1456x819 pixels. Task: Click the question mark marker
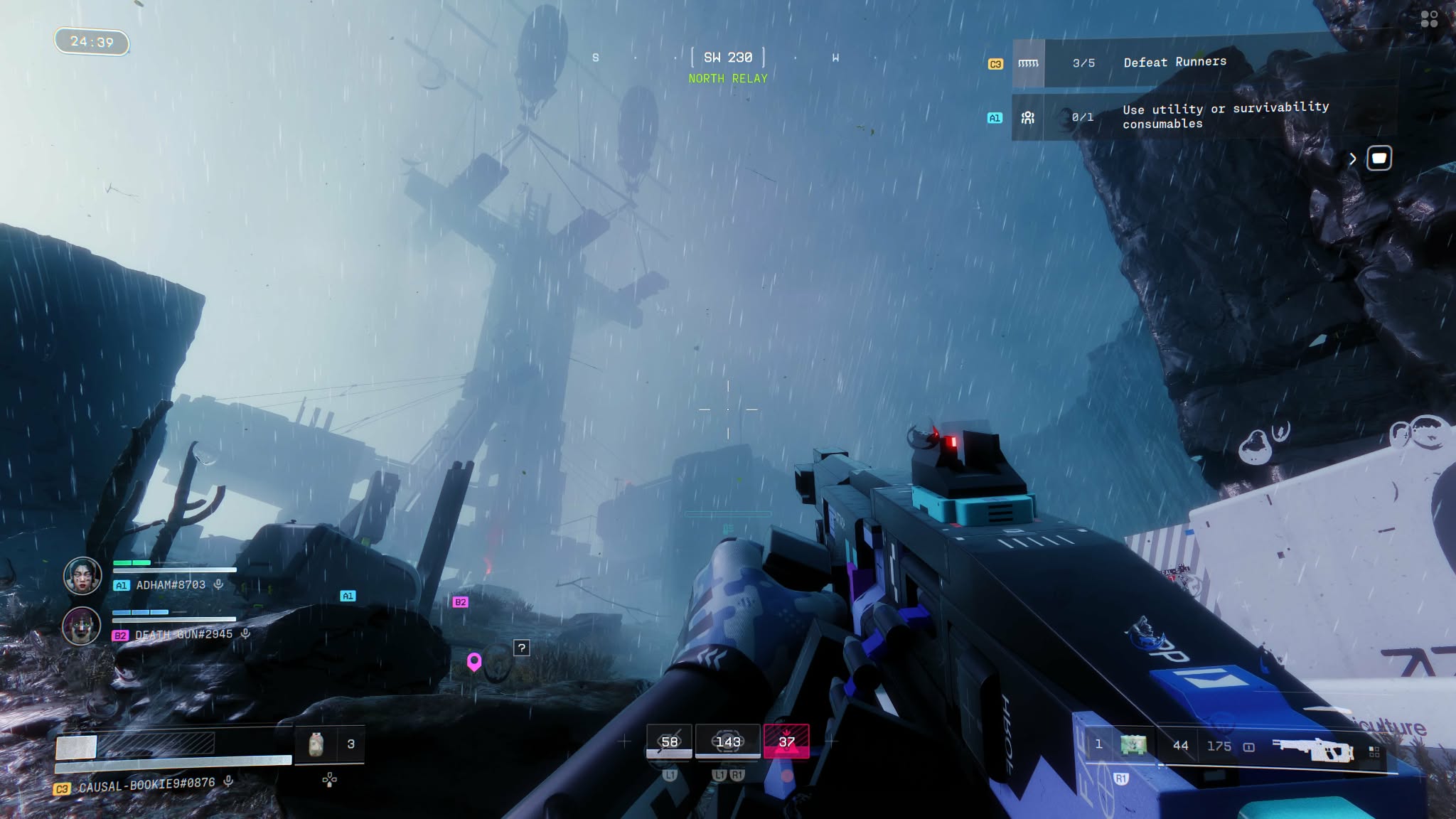(522, 648)
